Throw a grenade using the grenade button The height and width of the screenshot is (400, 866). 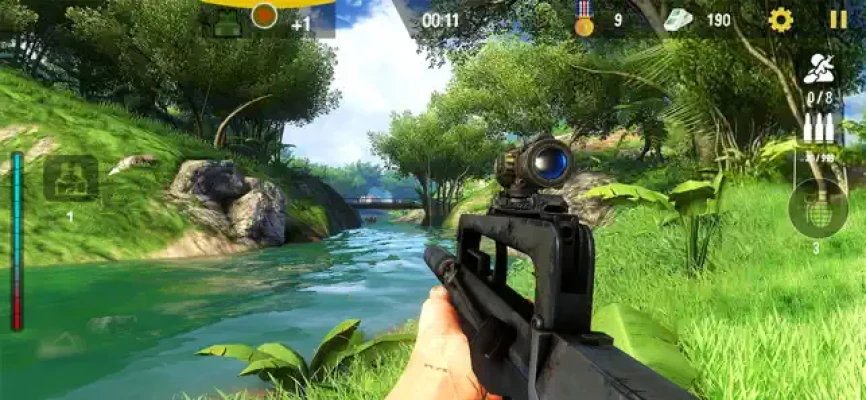pyautogui.click(x=818, y=207)
